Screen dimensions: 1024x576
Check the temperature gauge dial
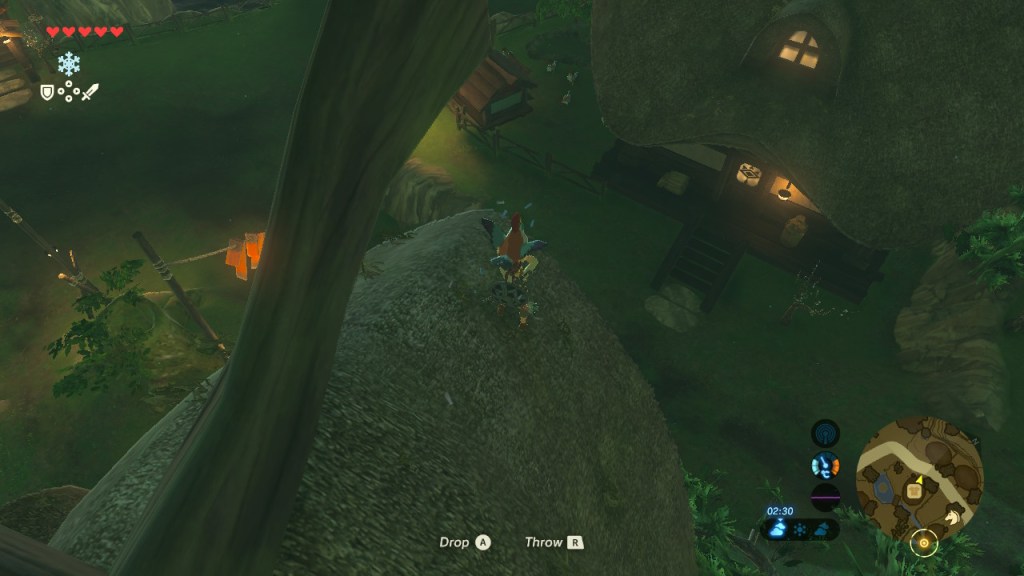[825, 465]
